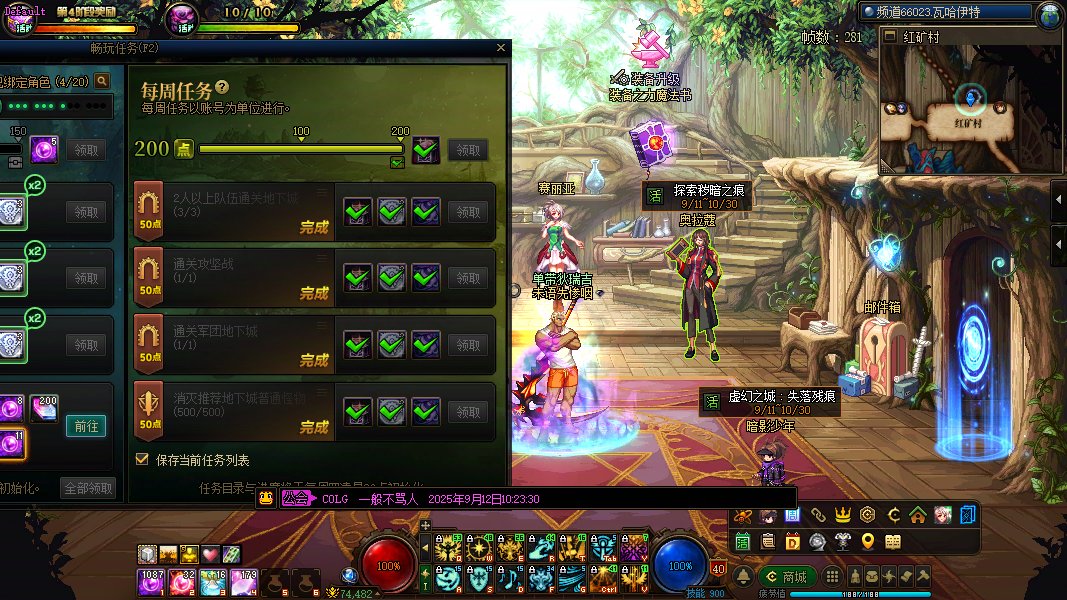Click the 公会 guild chat tag
Image resolution: width=1067 pixels, height=600 pixels.
(x=296, y=498)
